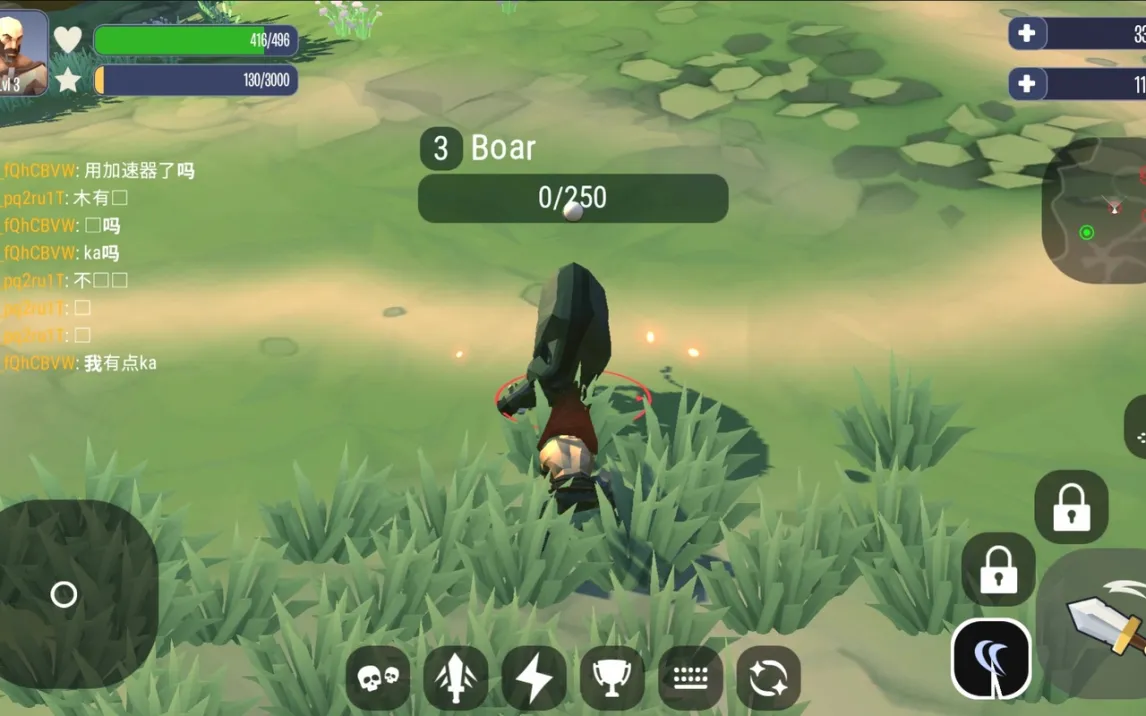Open the twin skulls menu
Viewport: 1146px width, 716px height.
(378, 678)
